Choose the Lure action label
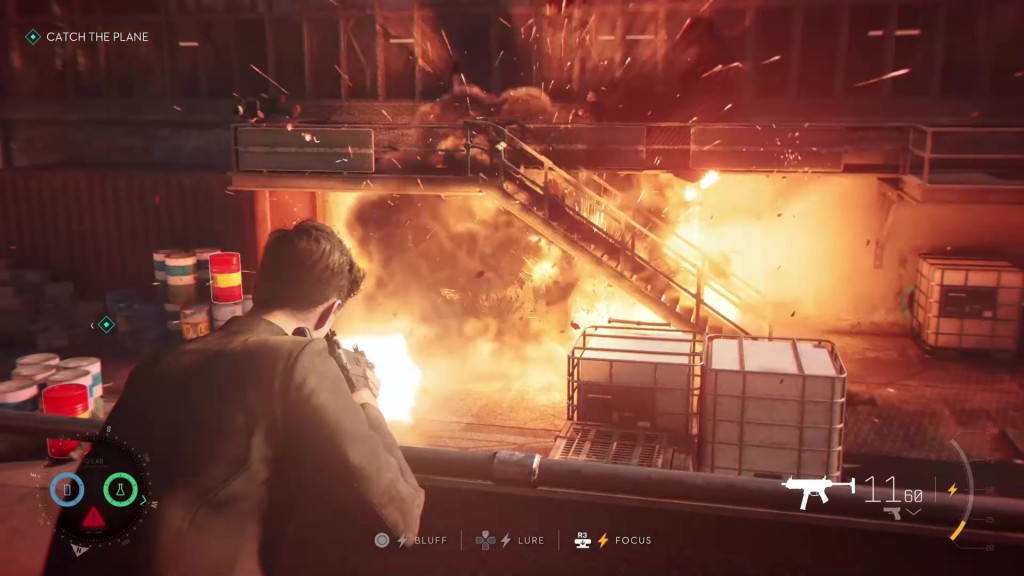Screen dimensions: 1024x576 (x=530, y=540)
